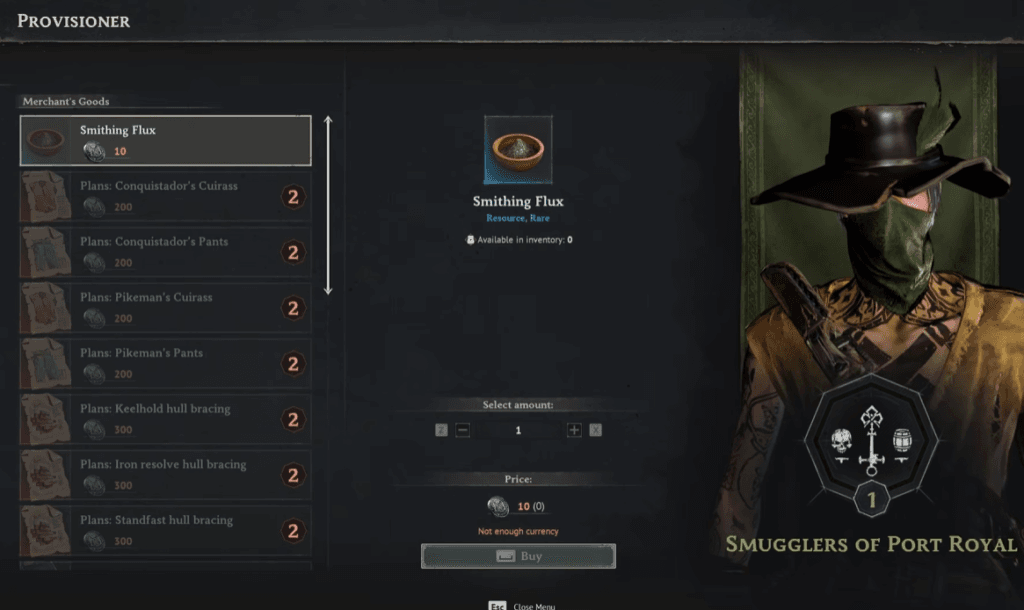
Task: Select Plans: Iron resolve hull bracing
Action: (x=165, y=475)
